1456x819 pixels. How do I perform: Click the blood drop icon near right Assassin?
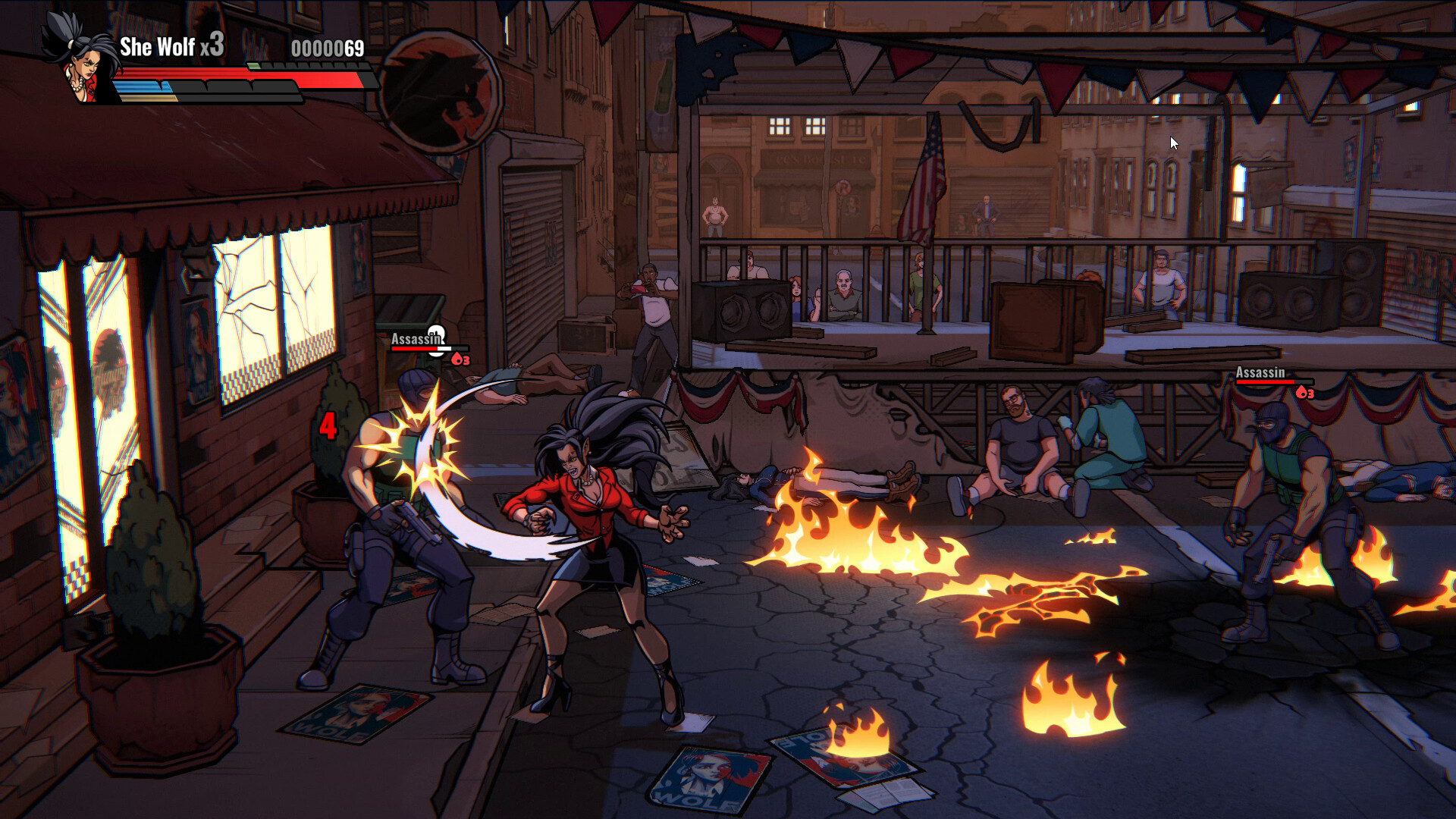pyautogui.click(x=1302, y=393)
